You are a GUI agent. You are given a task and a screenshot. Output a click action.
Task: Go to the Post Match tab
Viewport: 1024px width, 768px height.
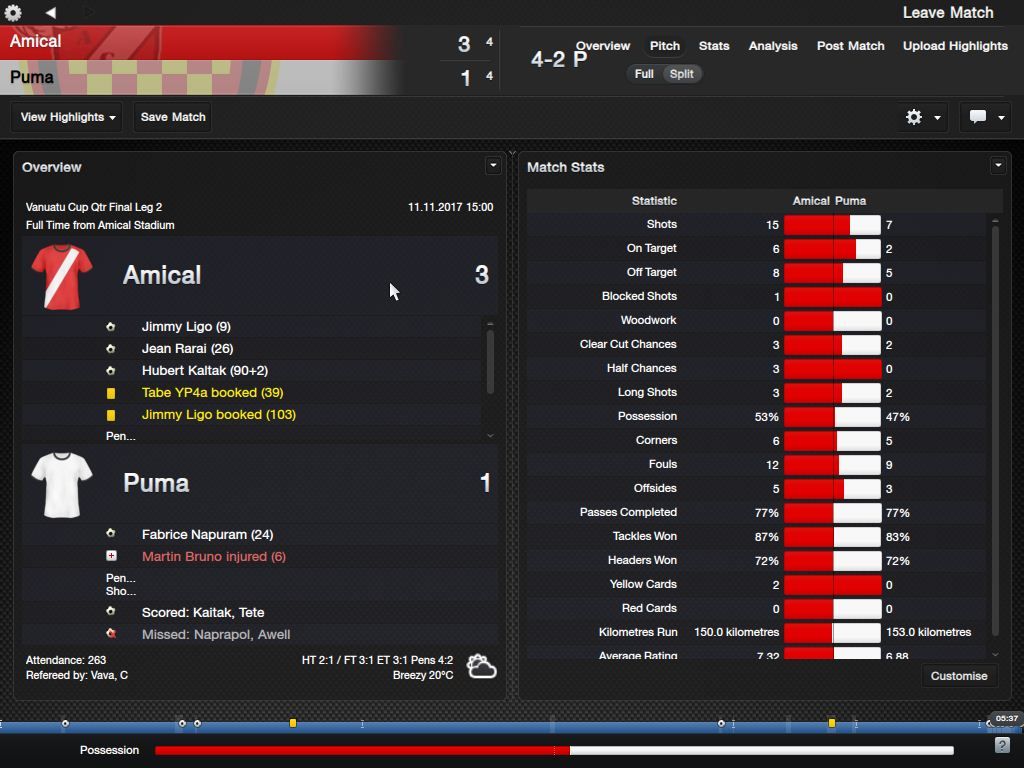[x=850, y=46]
